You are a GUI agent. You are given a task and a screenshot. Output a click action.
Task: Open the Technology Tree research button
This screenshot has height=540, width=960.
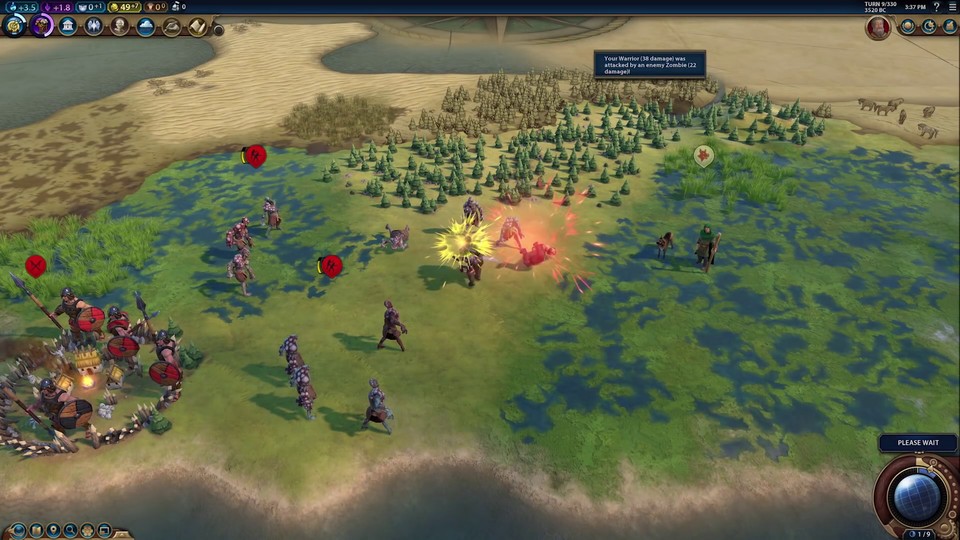[14, 26]
